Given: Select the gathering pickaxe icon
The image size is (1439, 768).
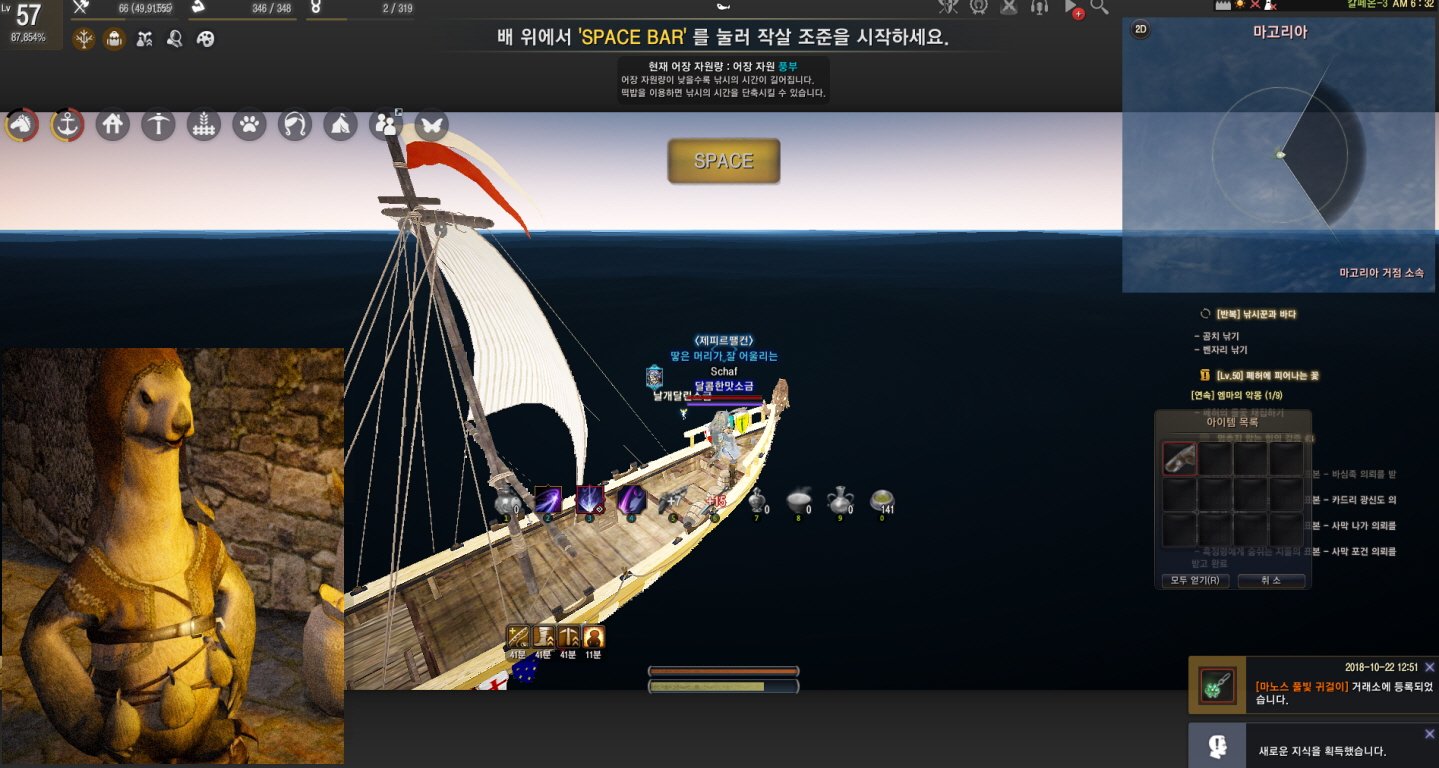Looking at the screenshot, I should [x=158, y=124].
